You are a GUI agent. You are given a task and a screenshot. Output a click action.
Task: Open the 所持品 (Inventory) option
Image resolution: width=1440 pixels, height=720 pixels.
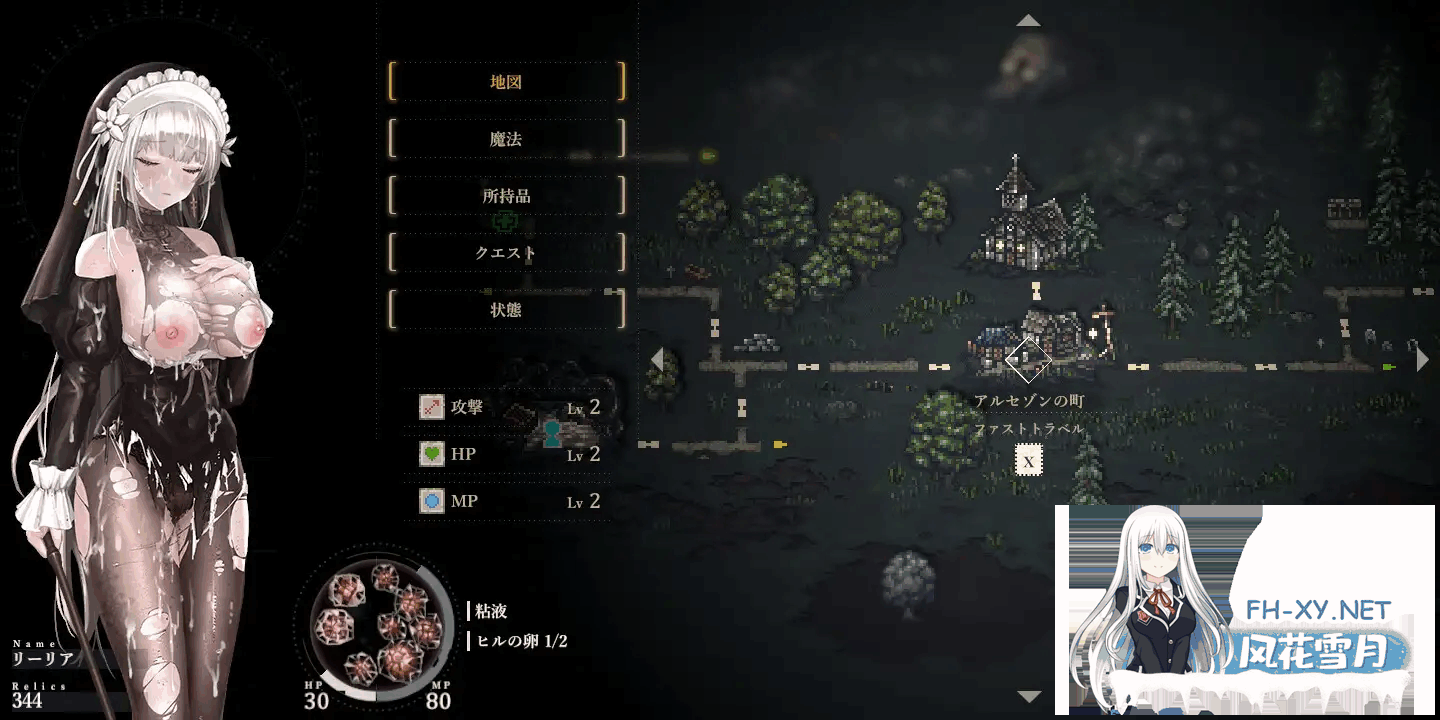pos(506,196)
